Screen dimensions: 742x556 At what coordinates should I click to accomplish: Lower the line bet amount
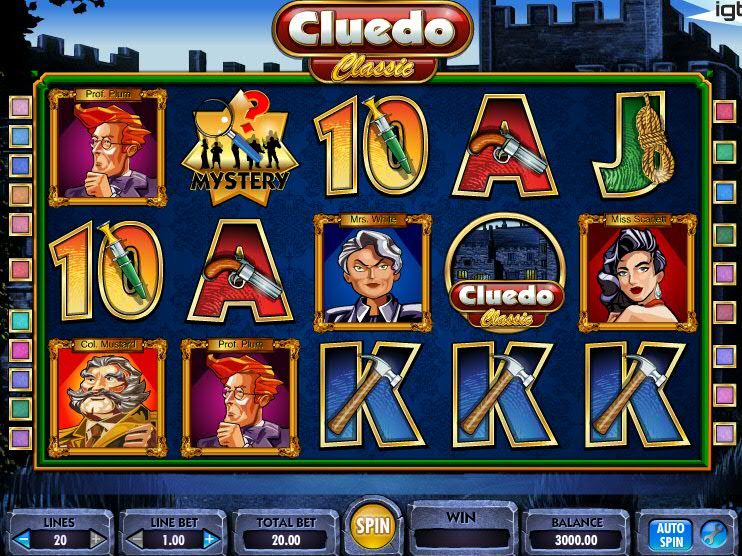133,540
